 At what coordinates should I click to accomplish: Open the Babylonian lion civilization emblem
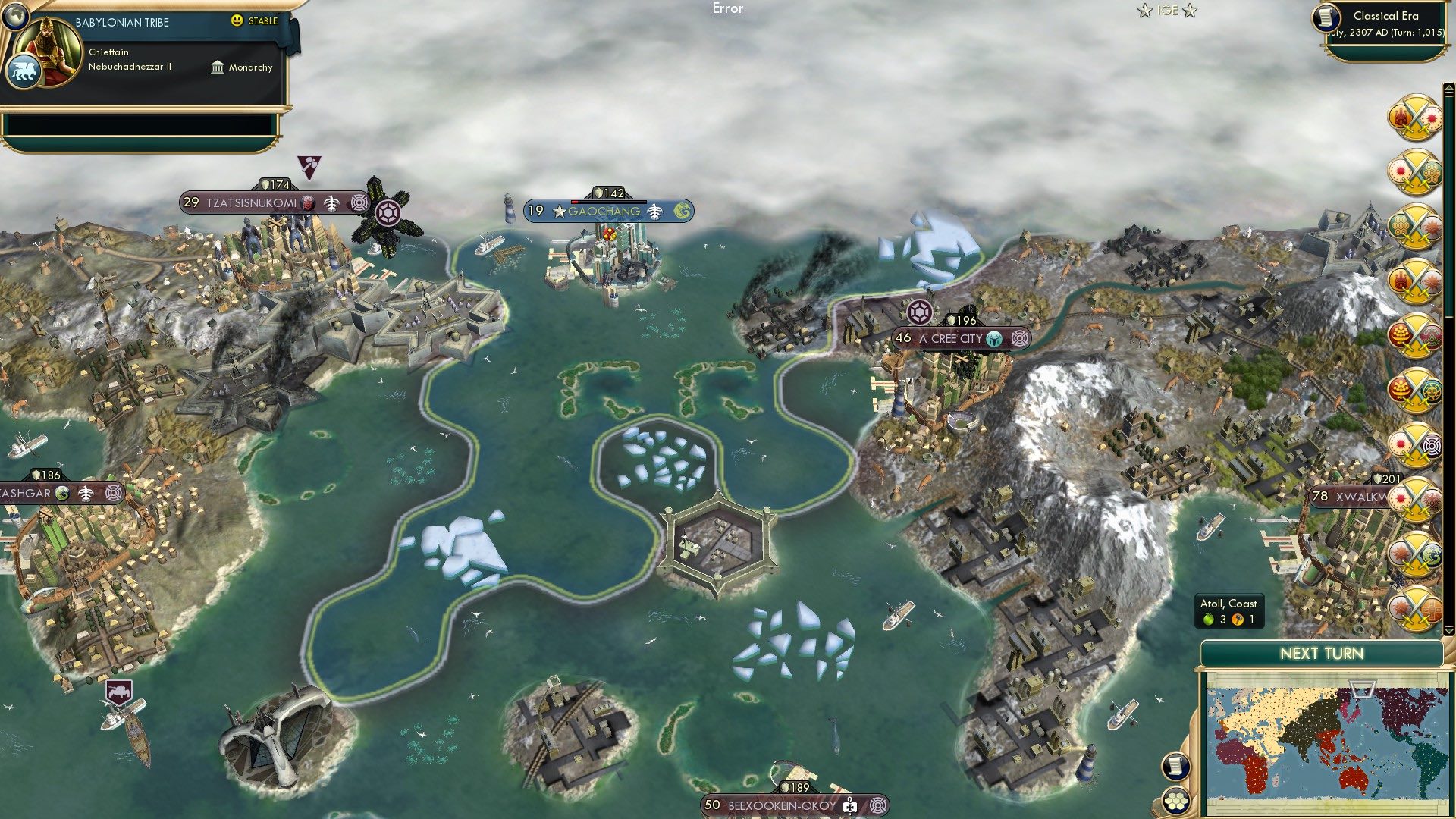coord(25,71)
